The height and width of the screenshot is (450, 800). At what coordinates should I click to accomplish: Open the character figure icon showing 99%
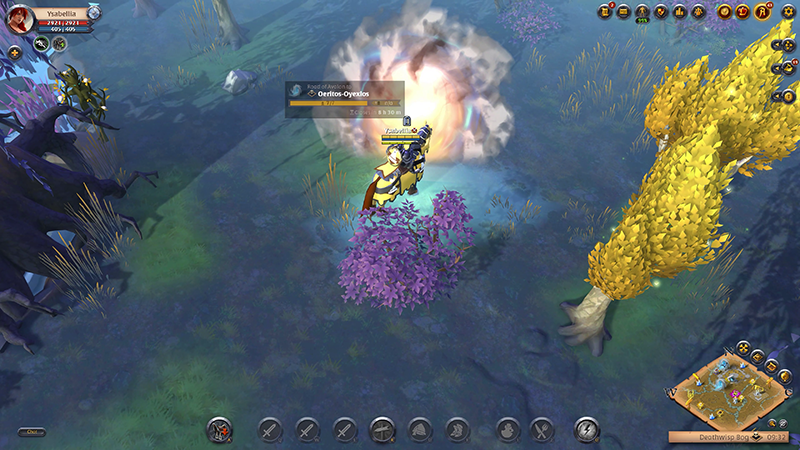pyautogui.click(x=643, y=12)
